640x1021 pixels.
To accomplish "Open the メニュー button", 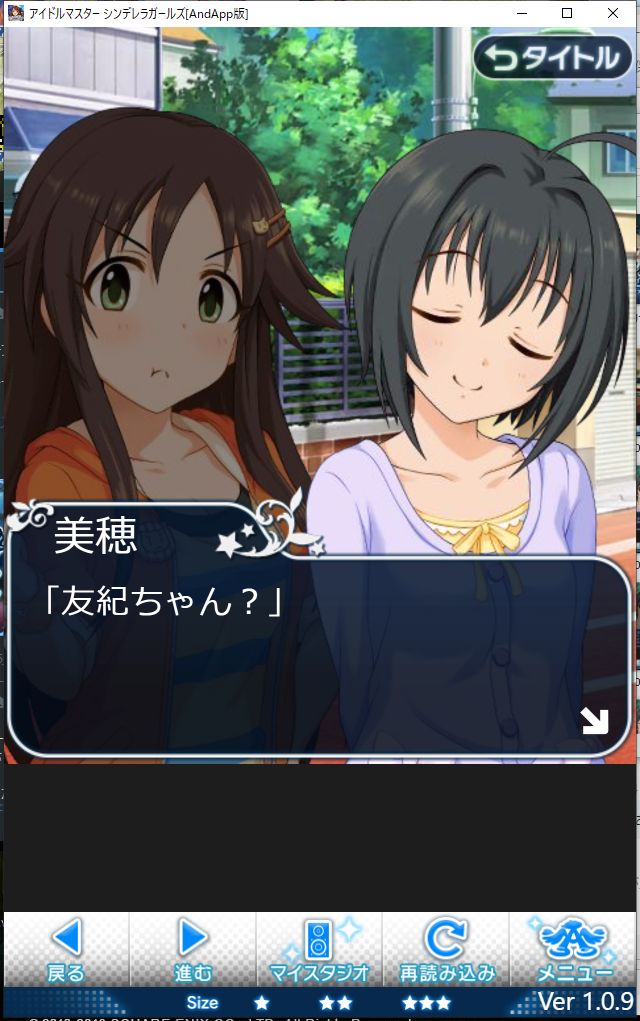I will click(574, 949).
